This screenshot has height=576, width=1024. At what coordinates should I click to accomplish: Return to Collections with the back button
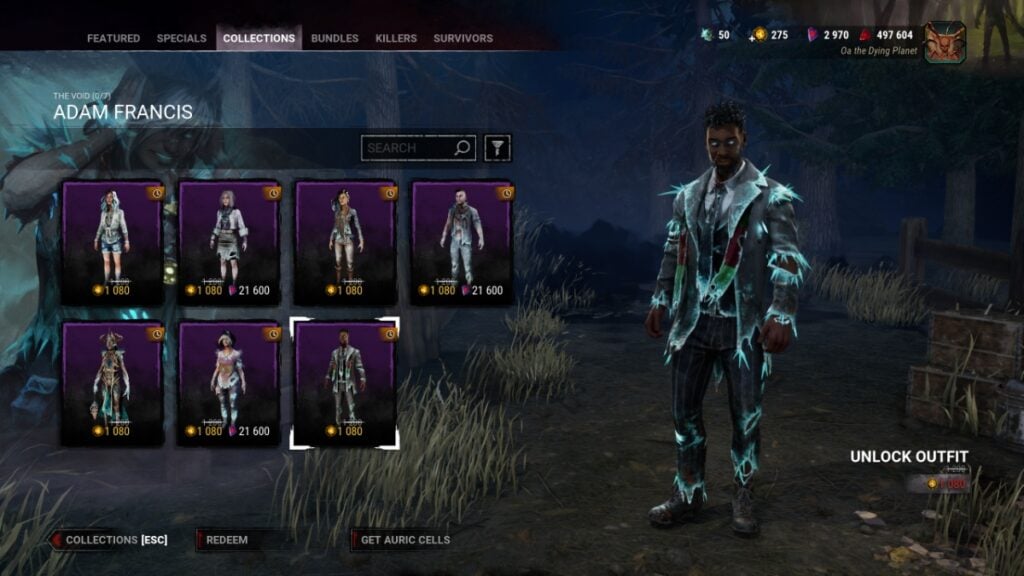(110, 540)
